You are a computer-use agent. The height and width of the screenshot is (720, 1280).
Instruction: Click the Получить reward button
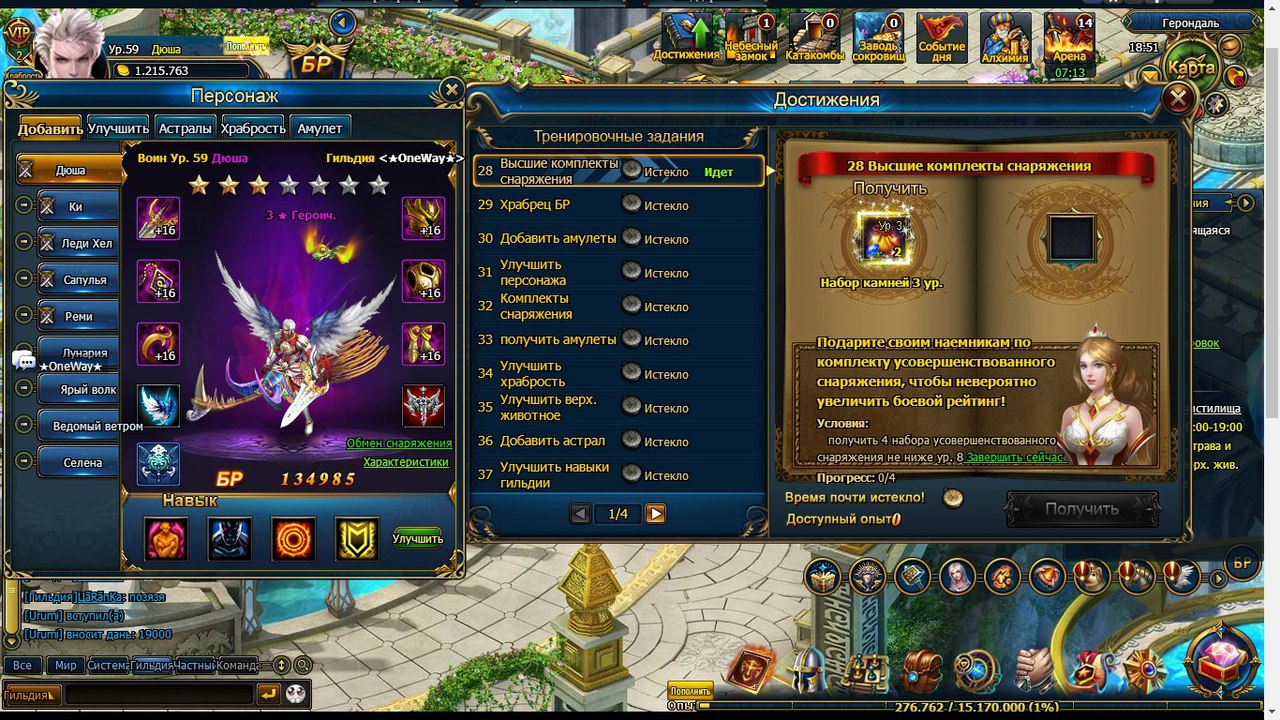[1081, 509]
